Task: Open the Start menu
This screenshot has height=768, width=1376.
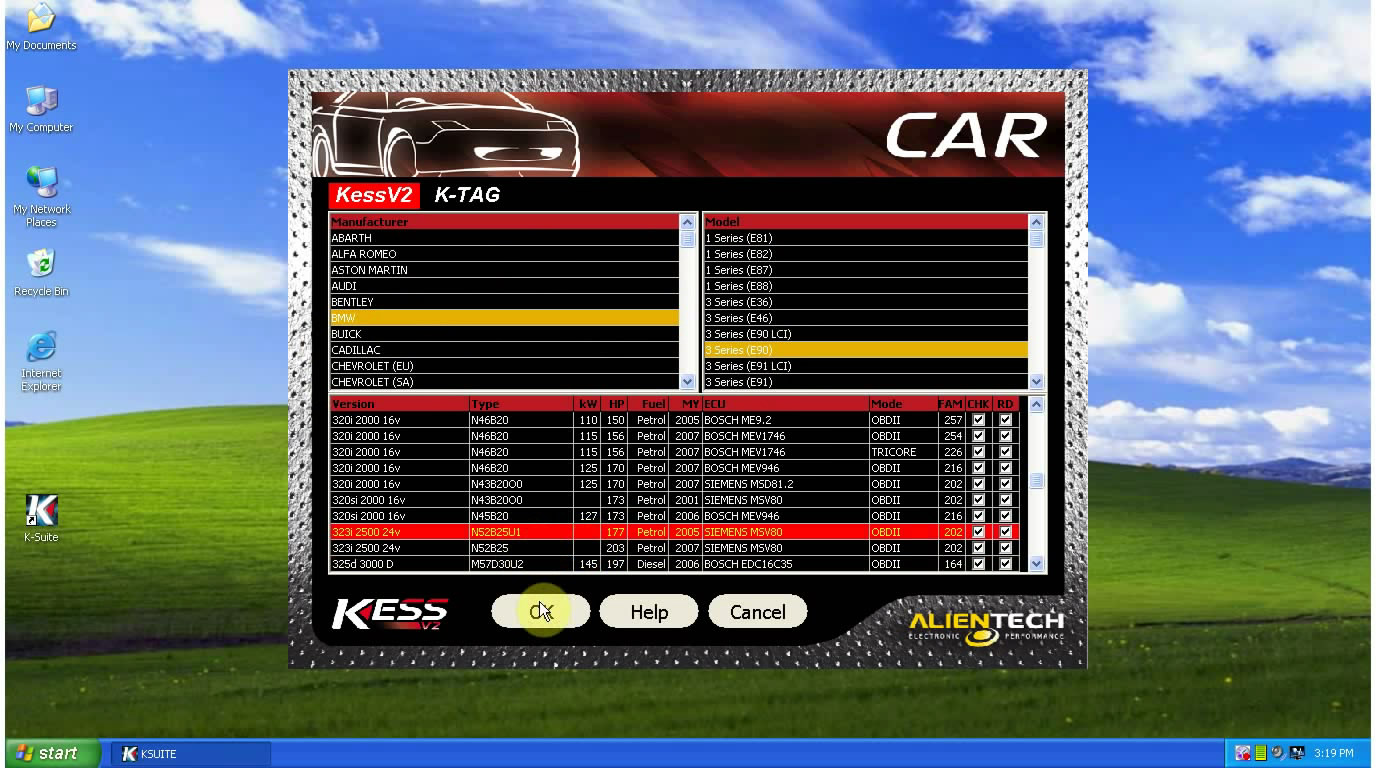Action: click(48, 753)
